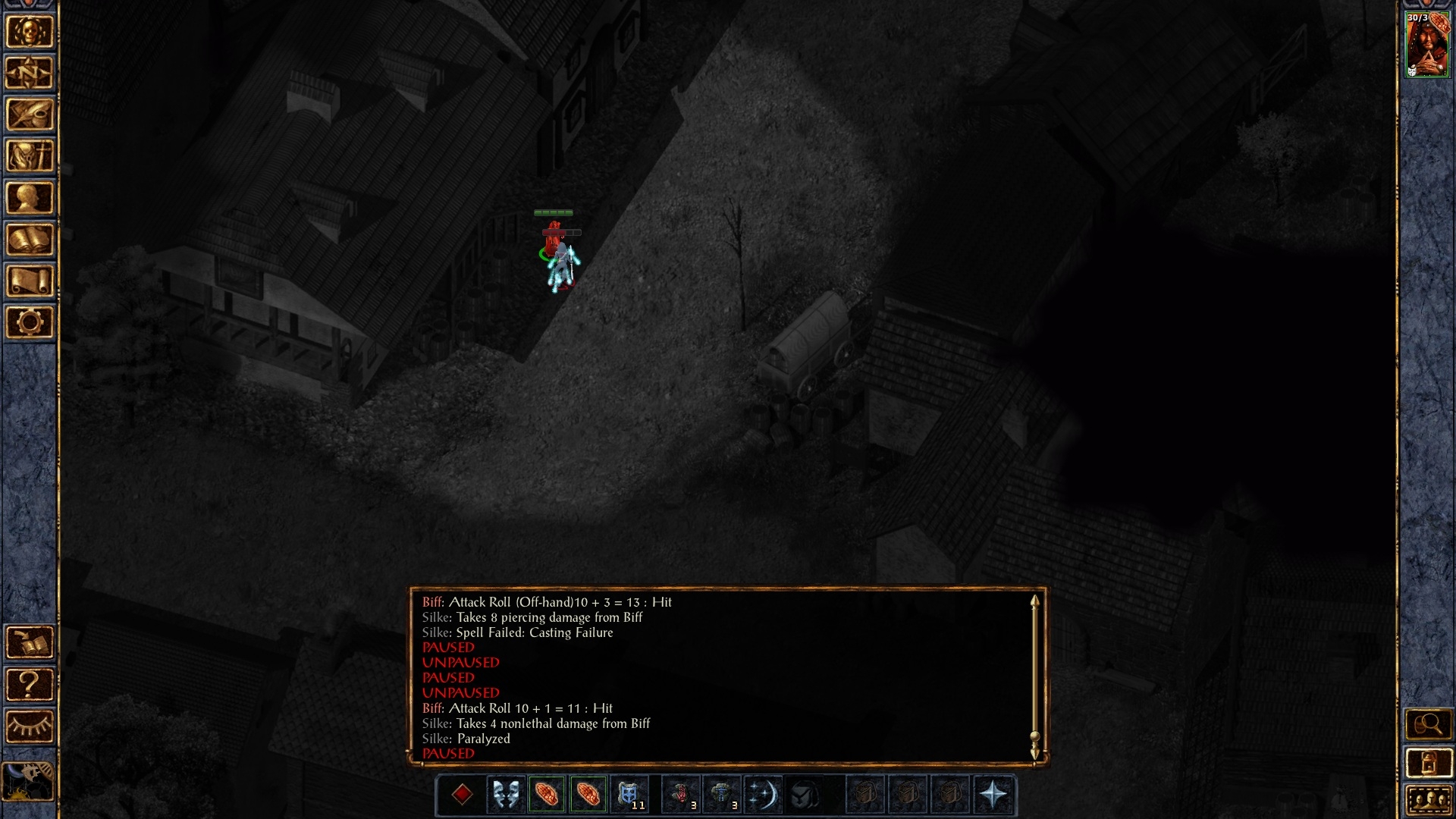Open special abilities with the silver star

coord(993,794)
